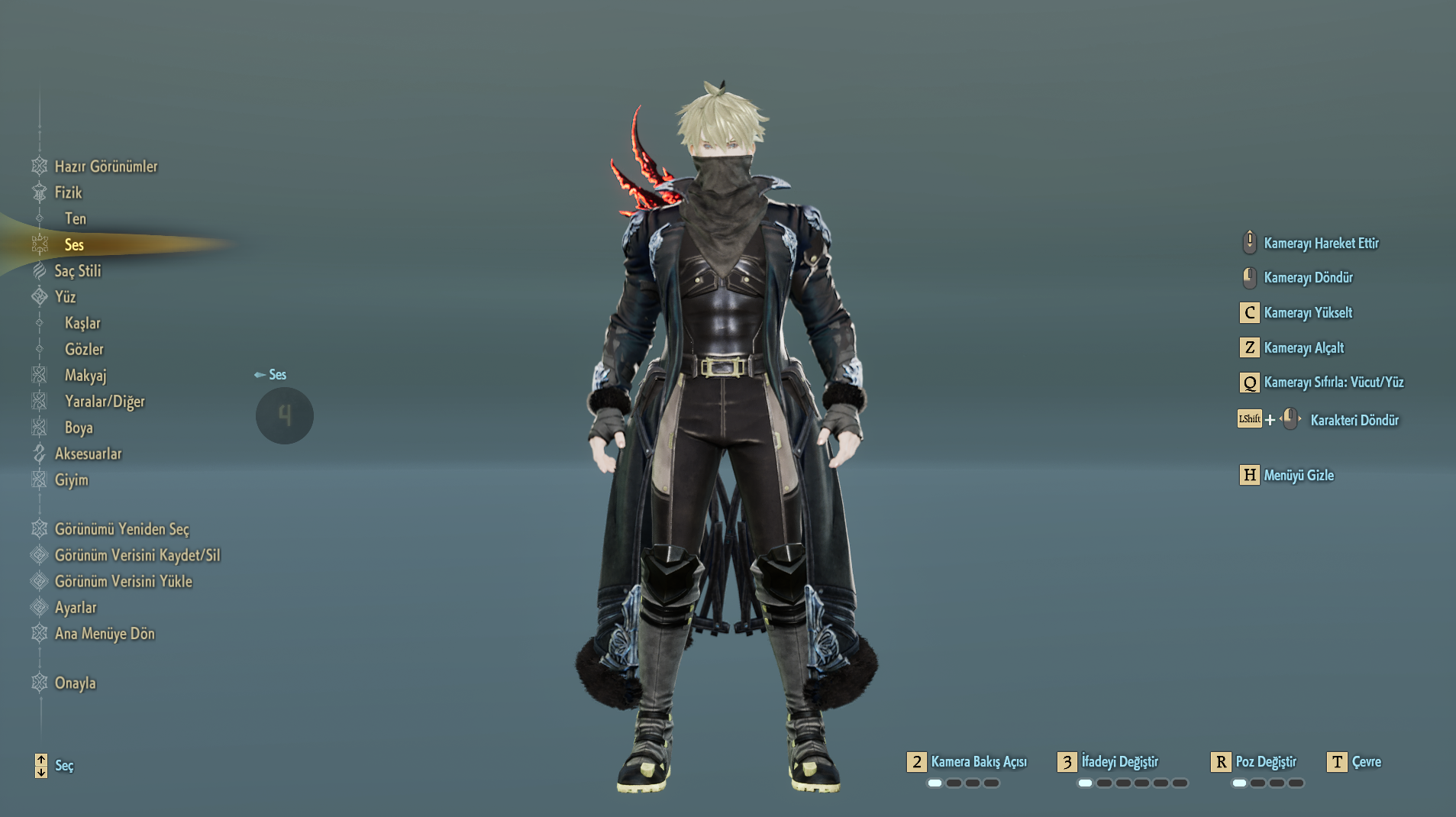Screen dimensions: 1456x817
Task: Select the Giyim clothing icon
Action: click(39, 480)
